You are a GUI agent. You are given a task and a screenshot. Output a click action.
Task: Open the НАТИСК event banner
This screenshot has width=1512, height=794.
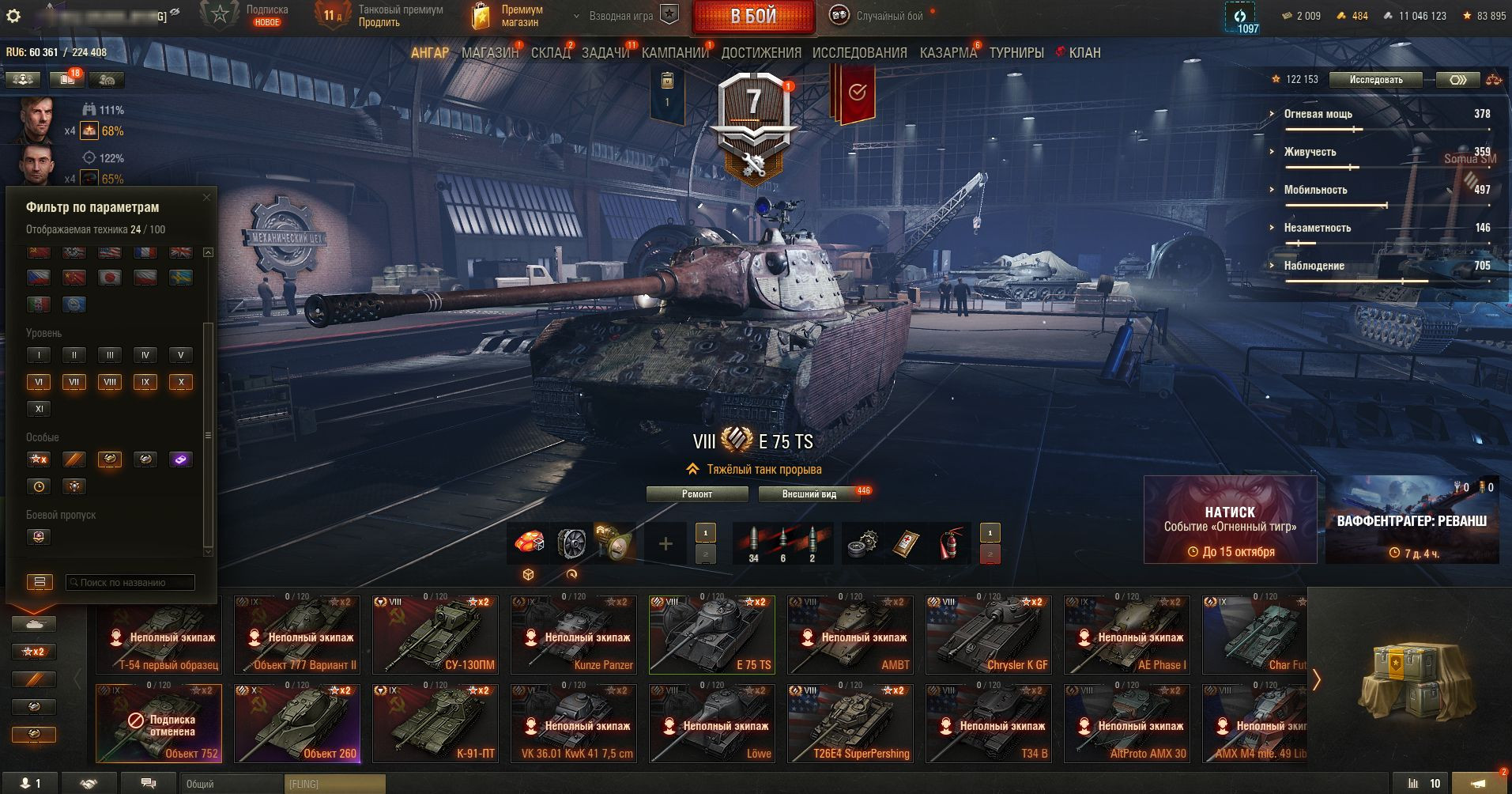1230,520
